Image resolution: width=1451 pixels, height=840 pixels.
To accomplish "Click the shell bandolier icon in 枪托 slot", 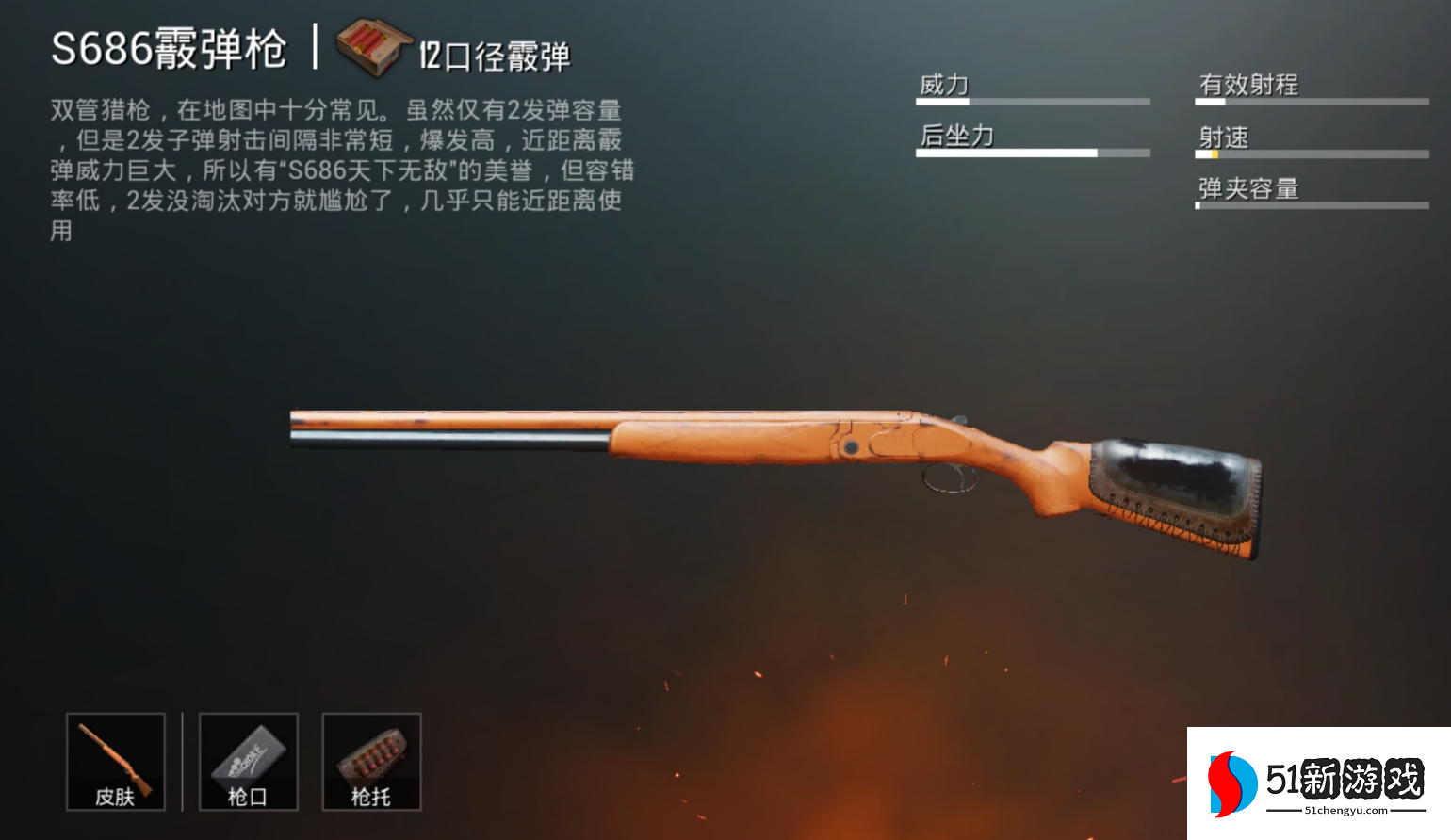I will (371, 753).
